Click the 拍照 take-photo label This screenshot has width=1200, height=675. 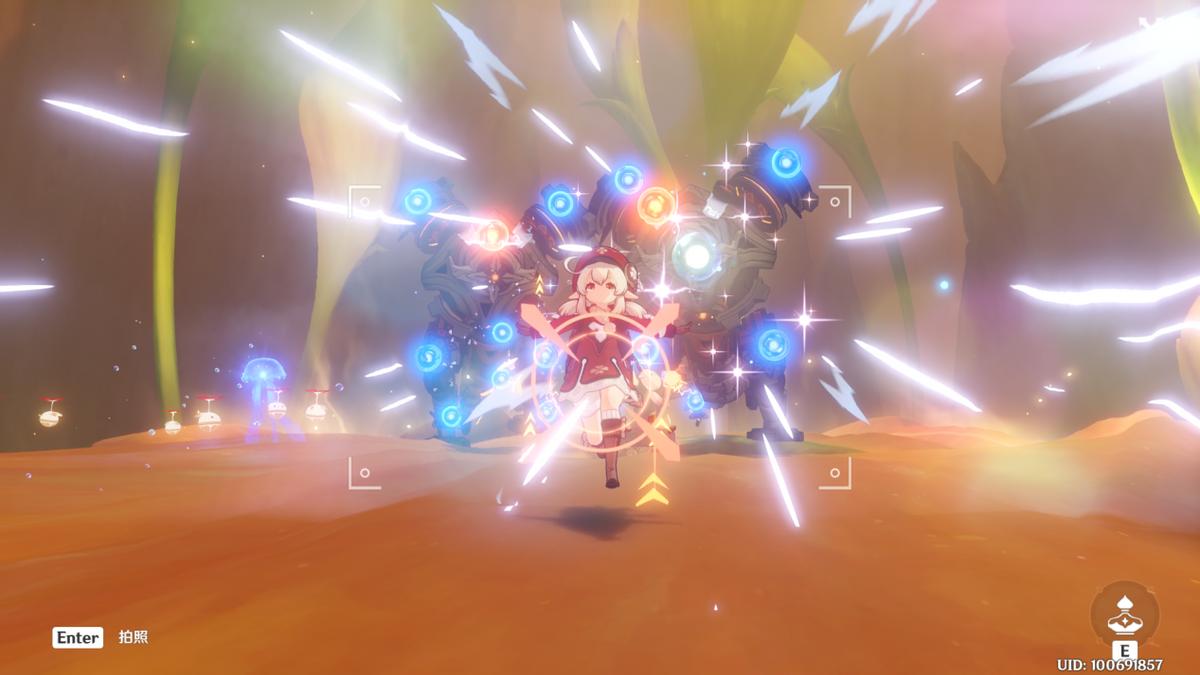tap(133, 637)
